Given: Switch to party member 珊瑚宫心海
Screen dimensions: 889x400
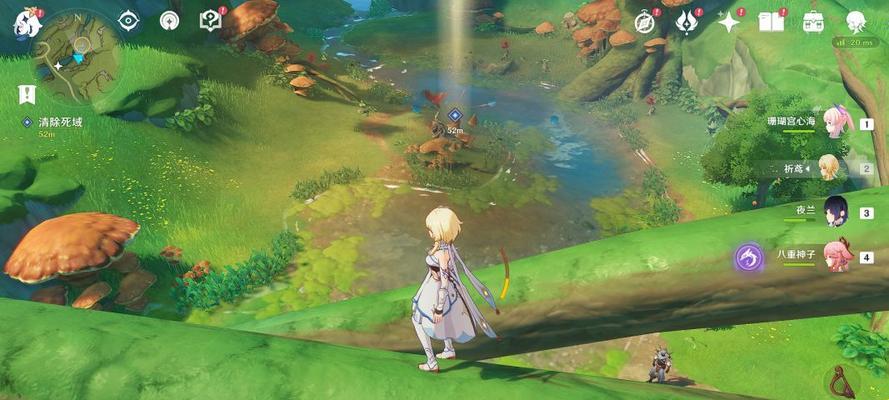Looking at the screenshot, I should [836, 124].
